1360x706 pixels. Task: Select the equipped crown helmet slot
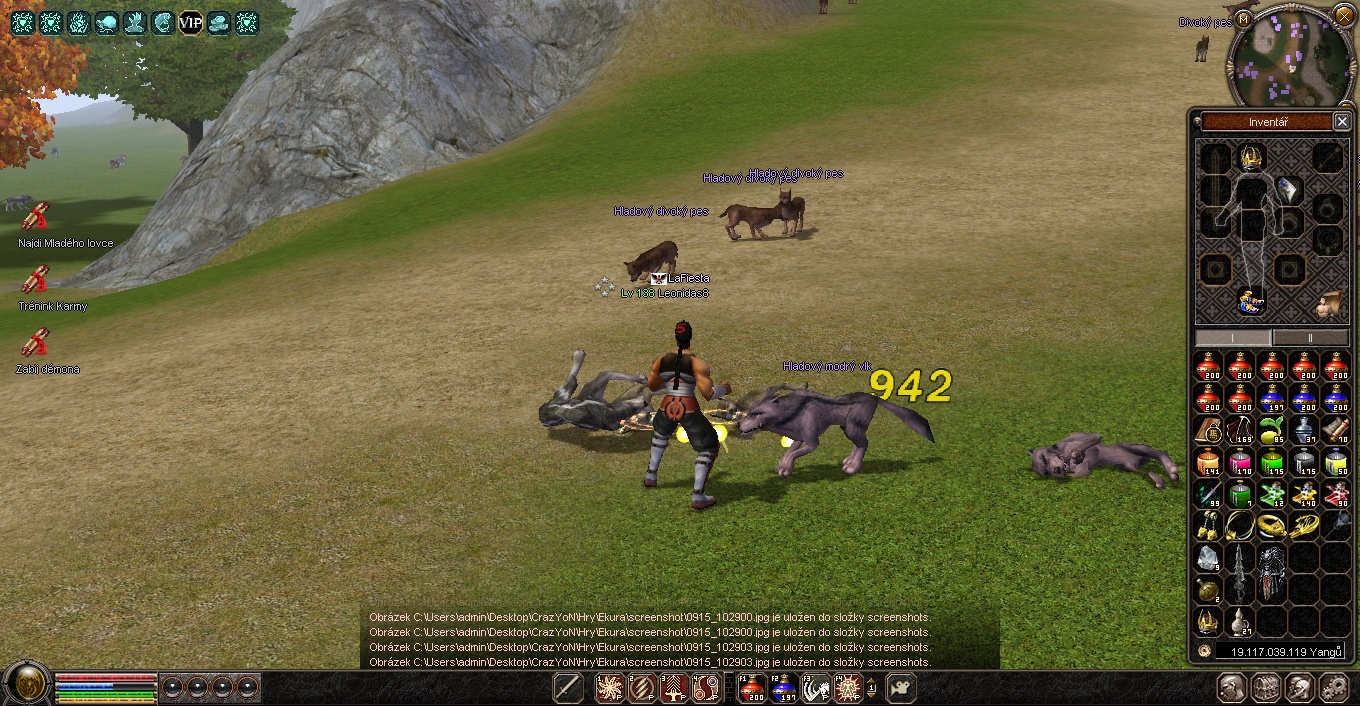tap(1251, 156)
